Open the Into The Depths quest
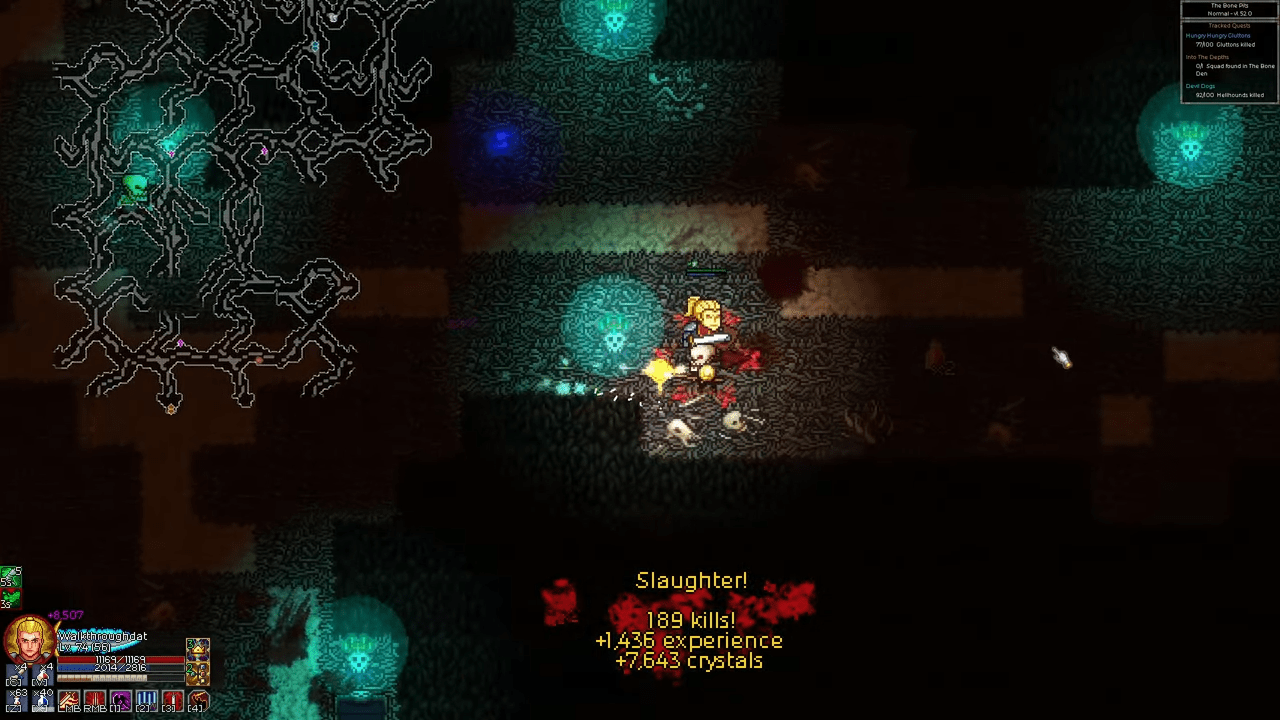 click(x=1208, y=57)
